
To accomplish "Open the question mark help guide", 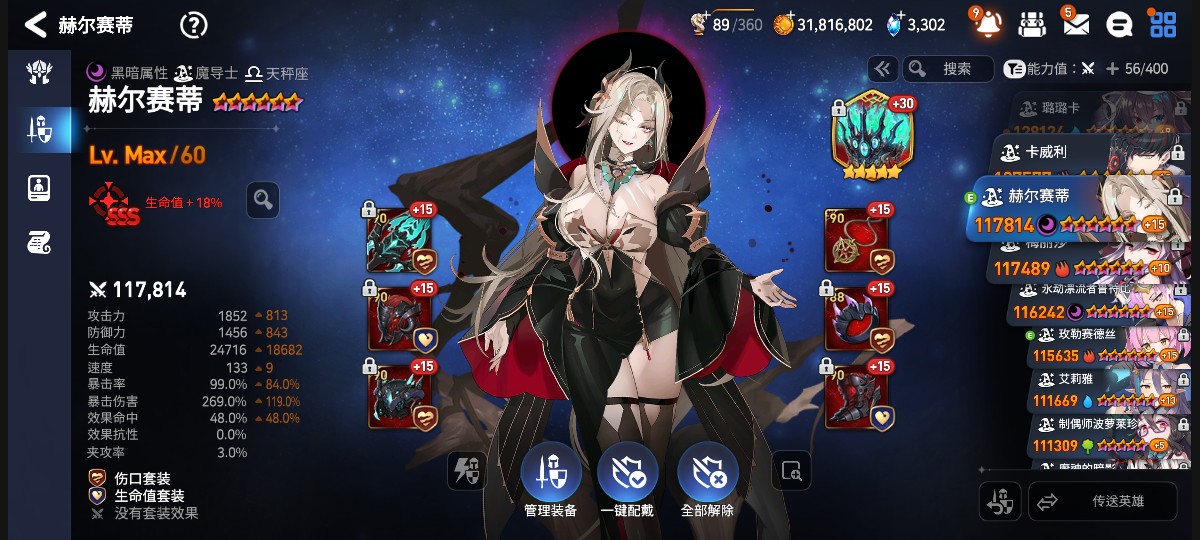I will point(193,25).
